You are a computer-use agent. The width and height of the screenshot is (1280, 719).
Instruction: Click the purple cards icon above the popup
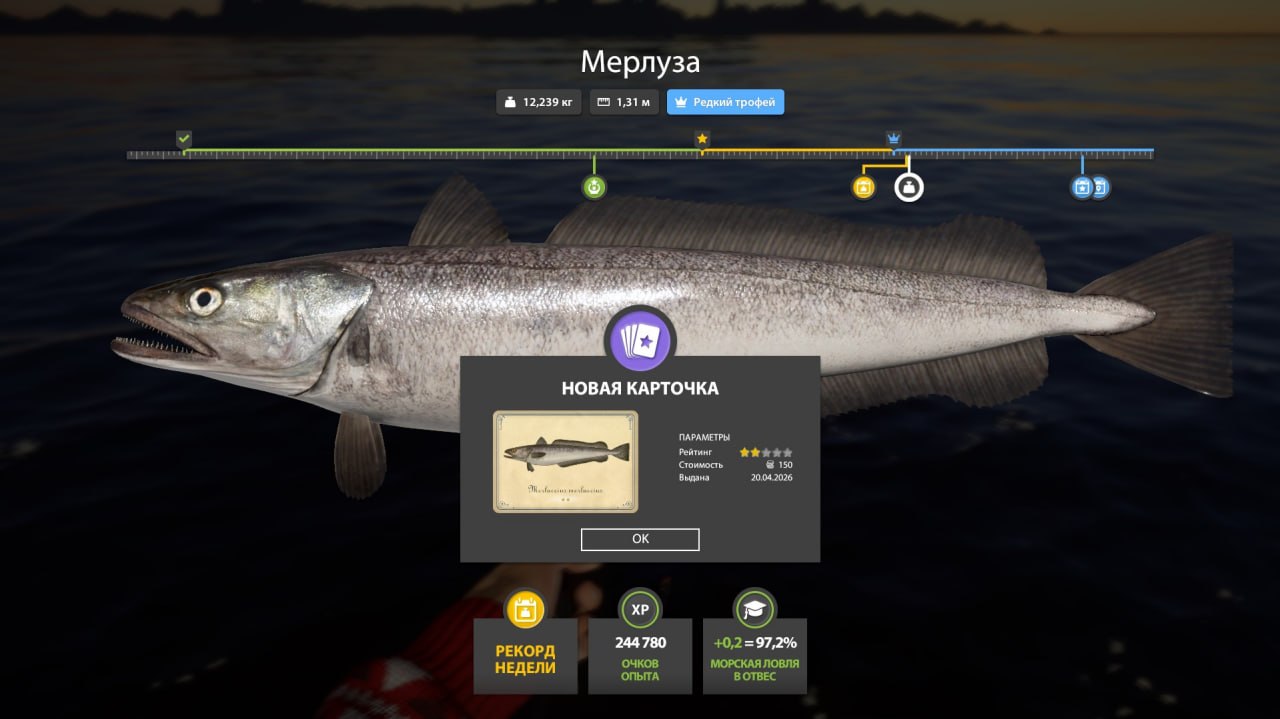tap(640, 339)
